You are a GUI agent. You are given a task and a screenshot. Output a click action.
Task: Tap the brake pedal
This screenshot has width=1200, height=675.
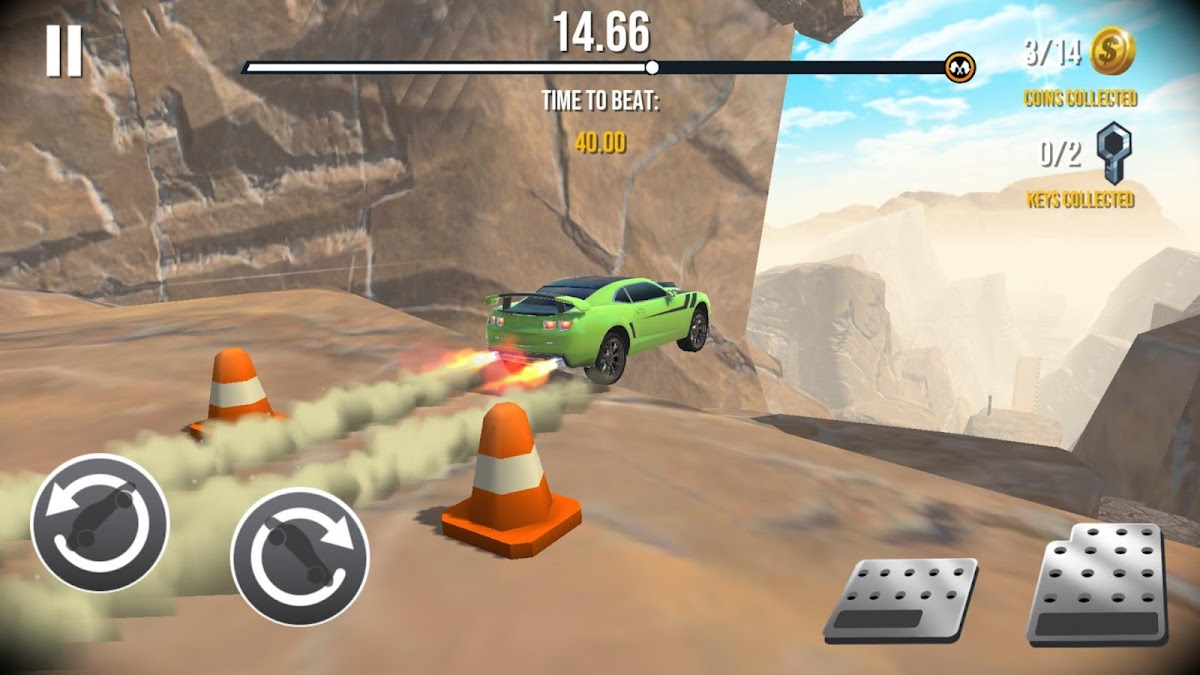[901, 599]
